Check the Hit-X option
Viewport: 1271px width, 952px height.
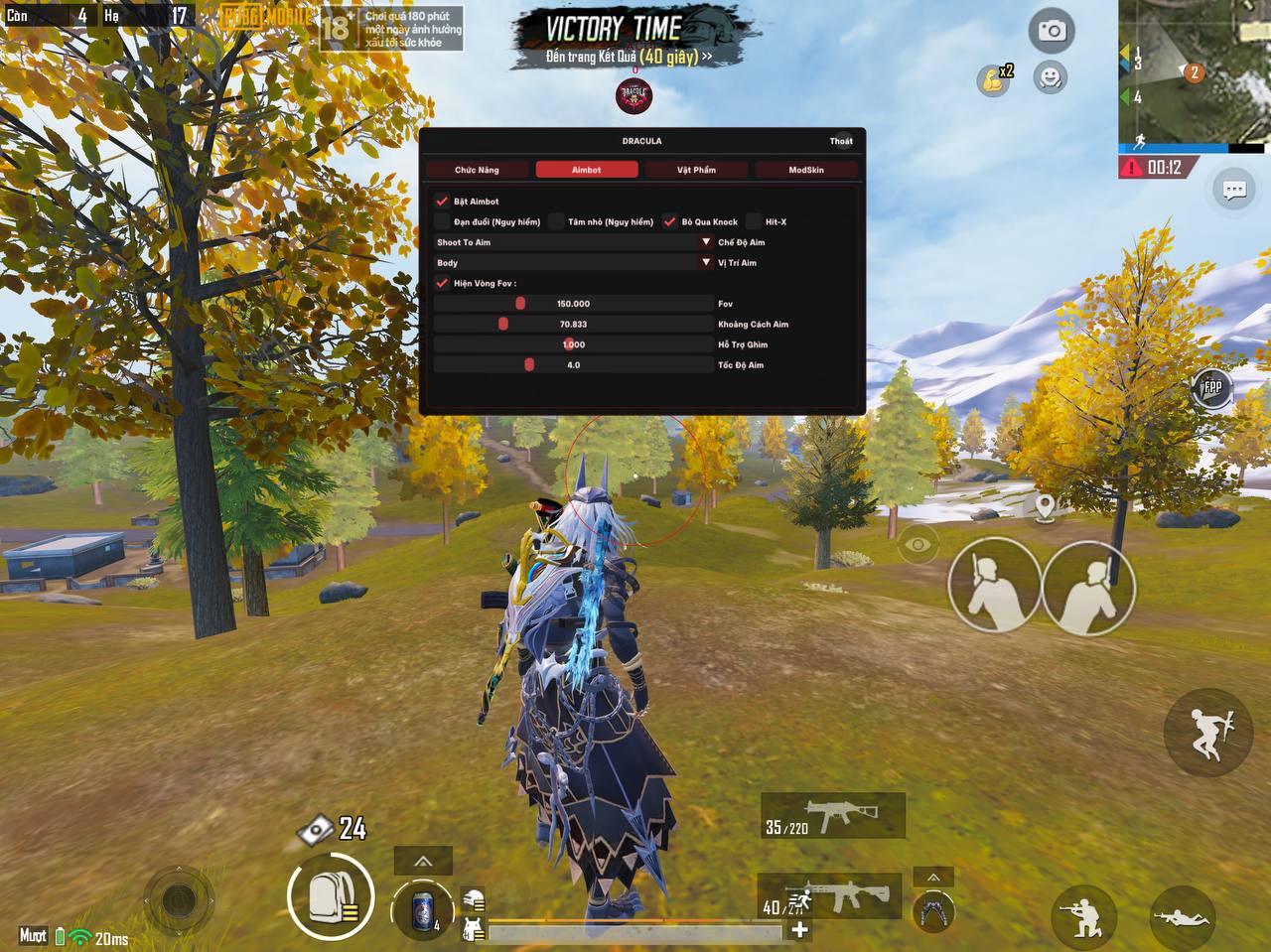(x=755, y=221)
